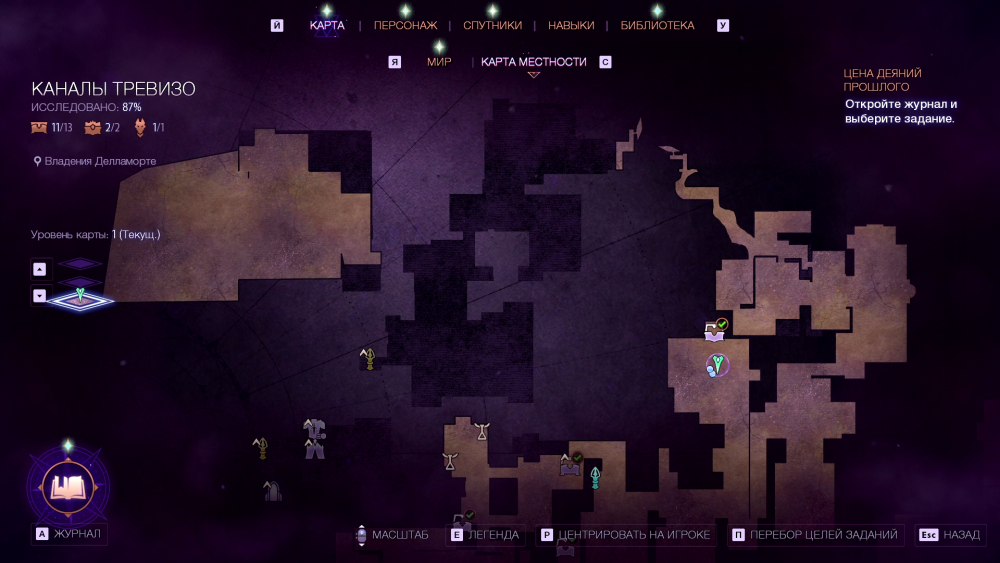This screenshot has height=563, width=1000.
Task: Show the map Легенда
Action: point(485,535)
